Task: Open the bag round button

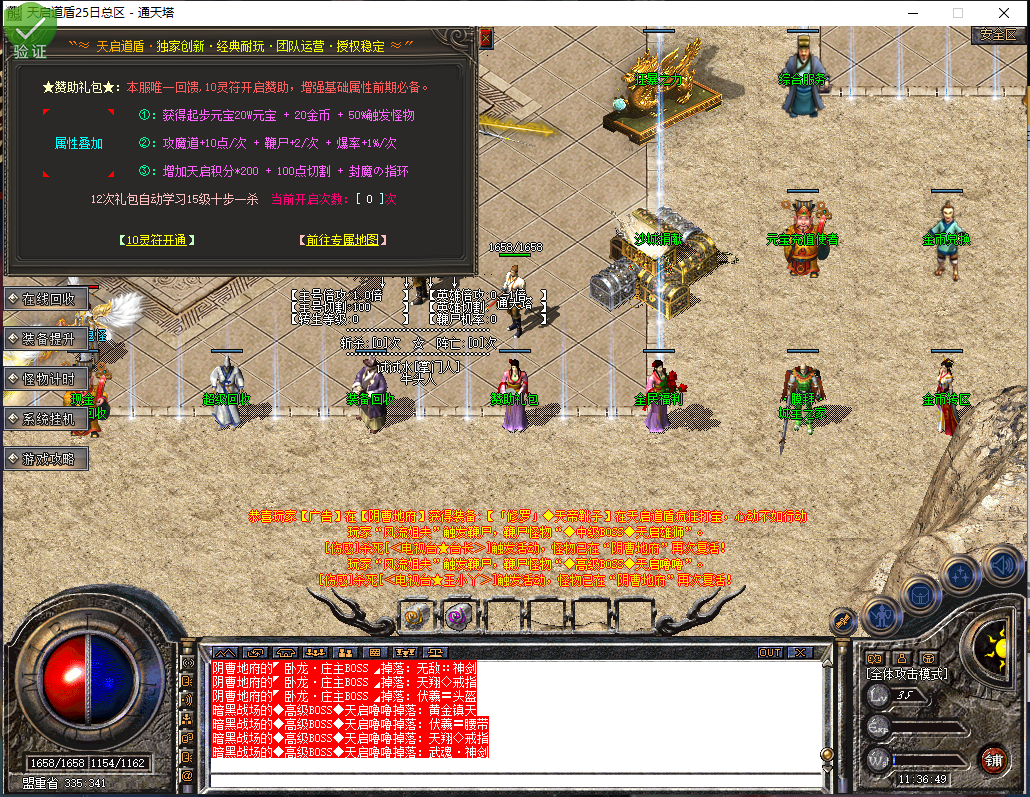Action: click(921, 593)
